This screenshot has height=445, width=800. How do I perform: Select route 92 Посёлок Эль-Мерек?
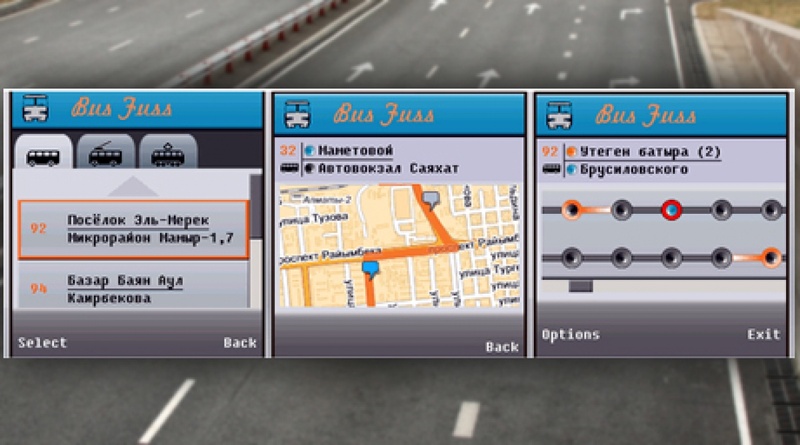tap(133, 229)
